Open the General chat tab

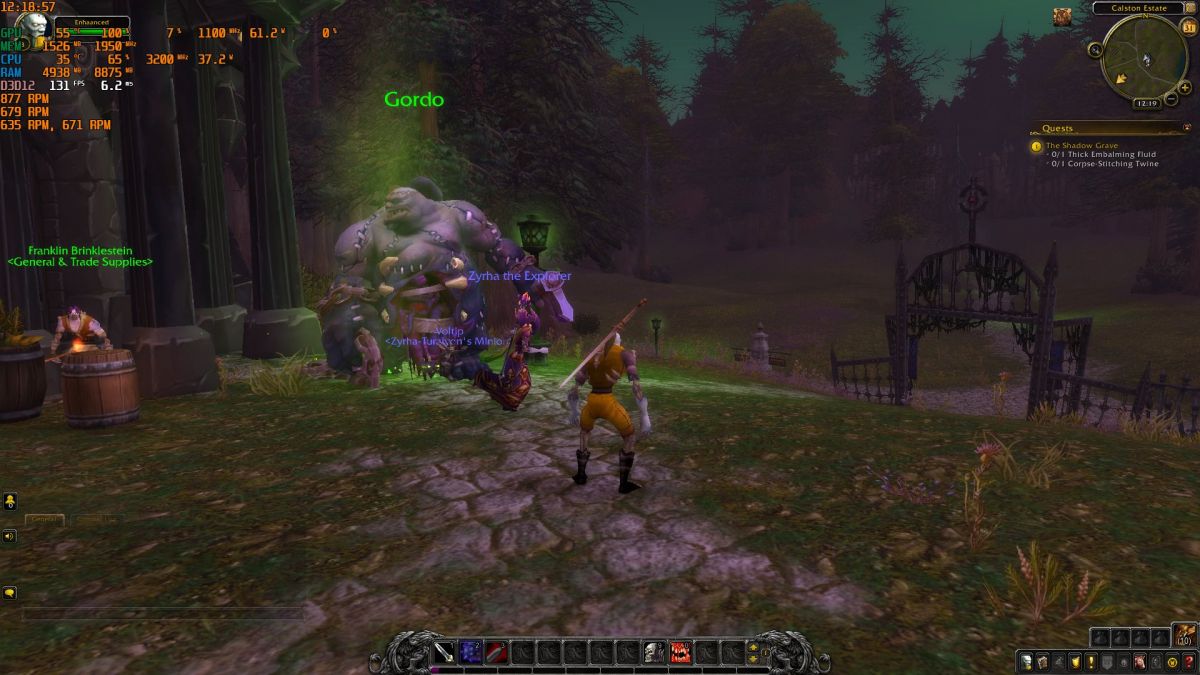pos(45,520)
